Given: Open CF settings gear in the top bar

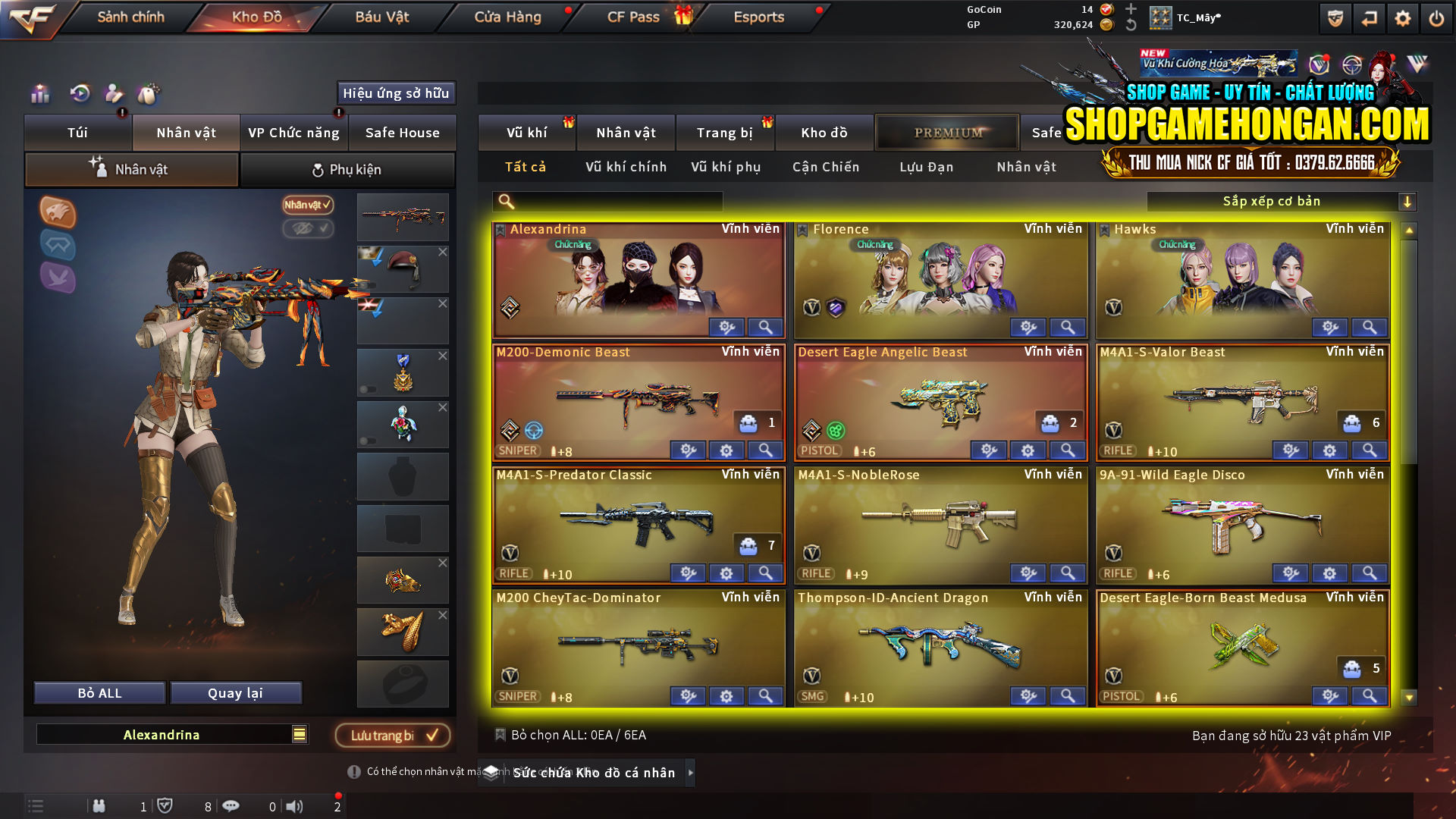Looking at the screenshot, I should tap(1402, 17).
